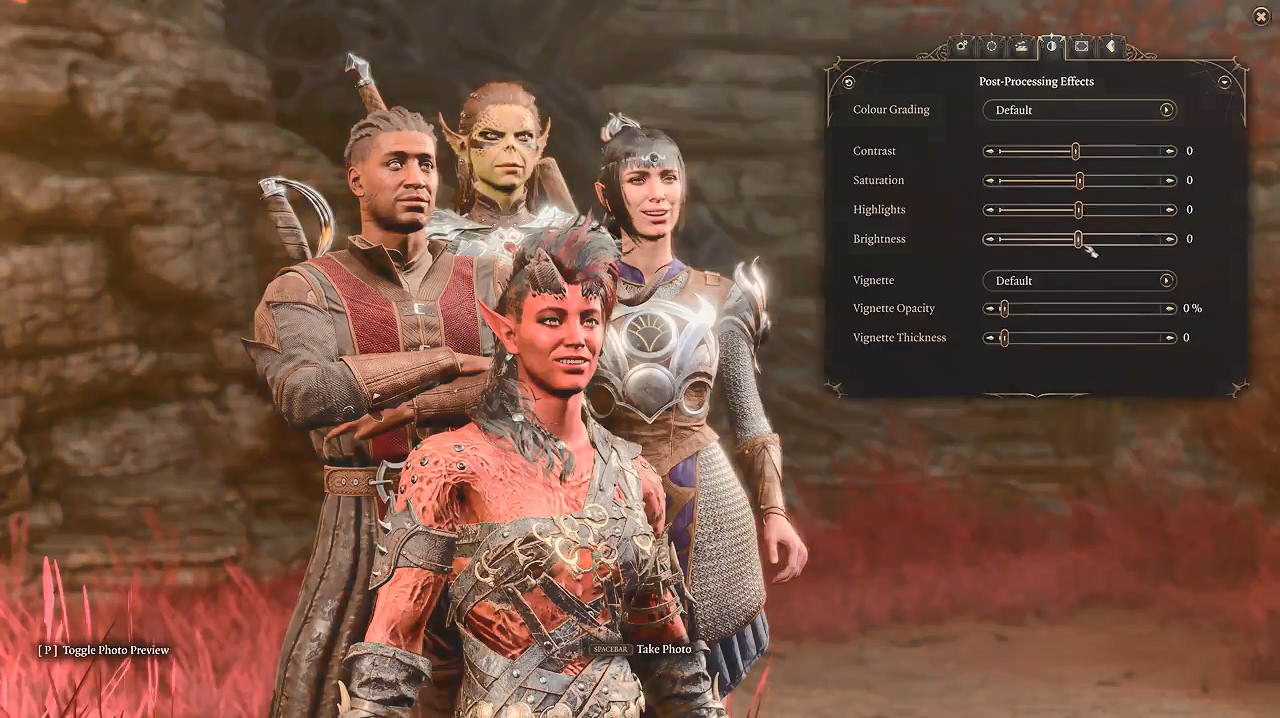The width and height of the screenshot is (1280, 718).
Task: Close the photo mode screen
Action: (x=1260, y=16)
